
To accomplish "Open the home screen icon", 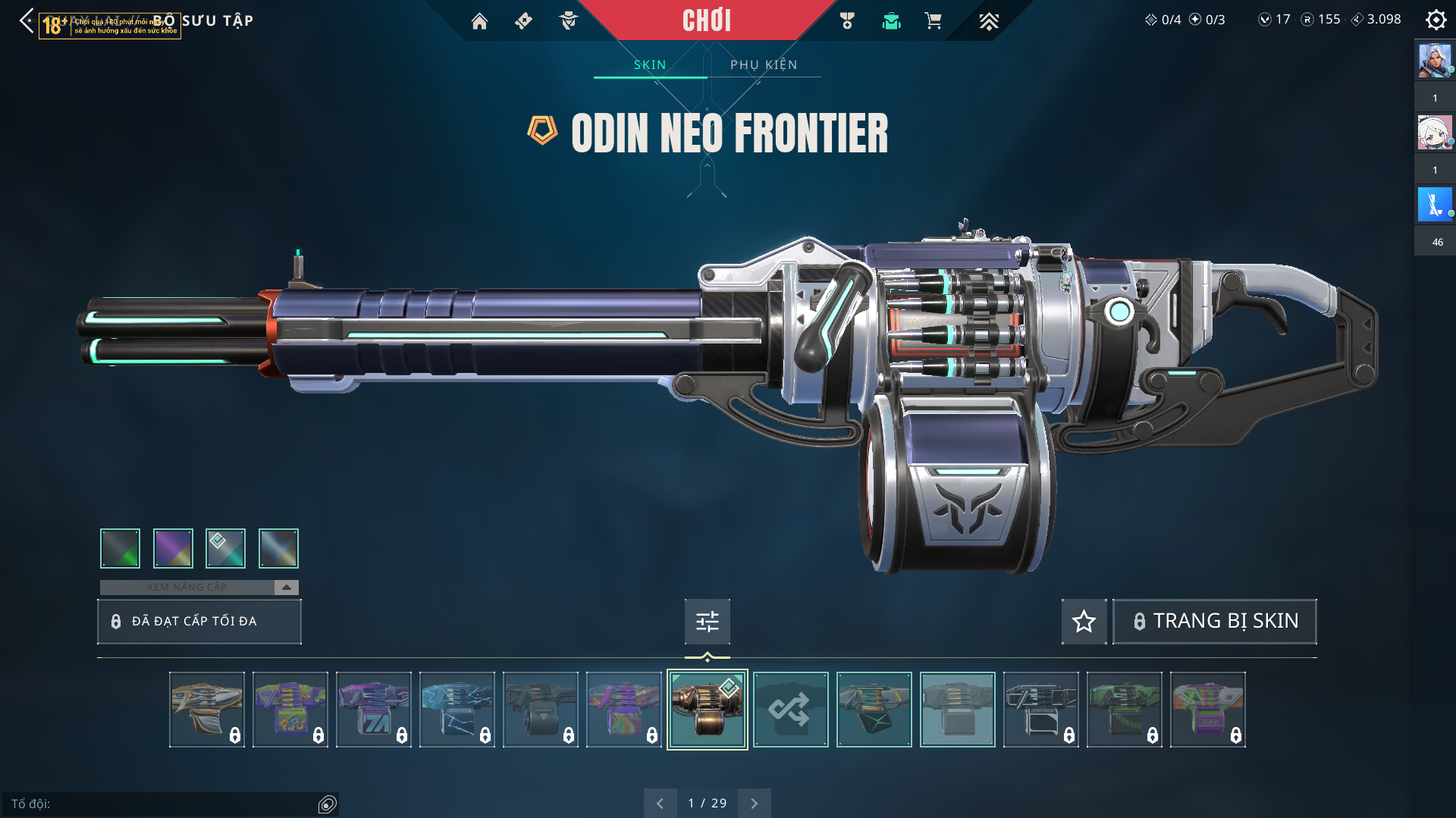I will pos(479,21).
